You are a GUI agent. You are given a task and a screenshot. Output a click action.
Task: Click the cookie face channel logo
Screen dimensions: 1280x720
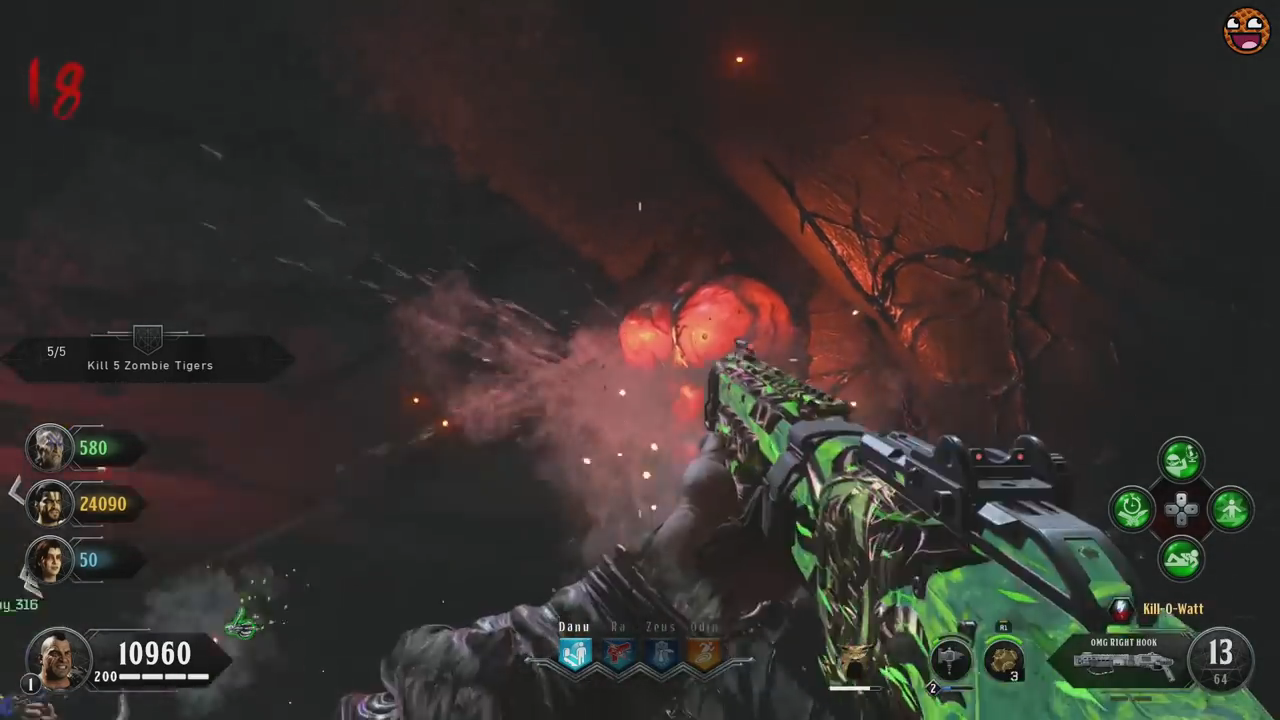(1246, 31)
